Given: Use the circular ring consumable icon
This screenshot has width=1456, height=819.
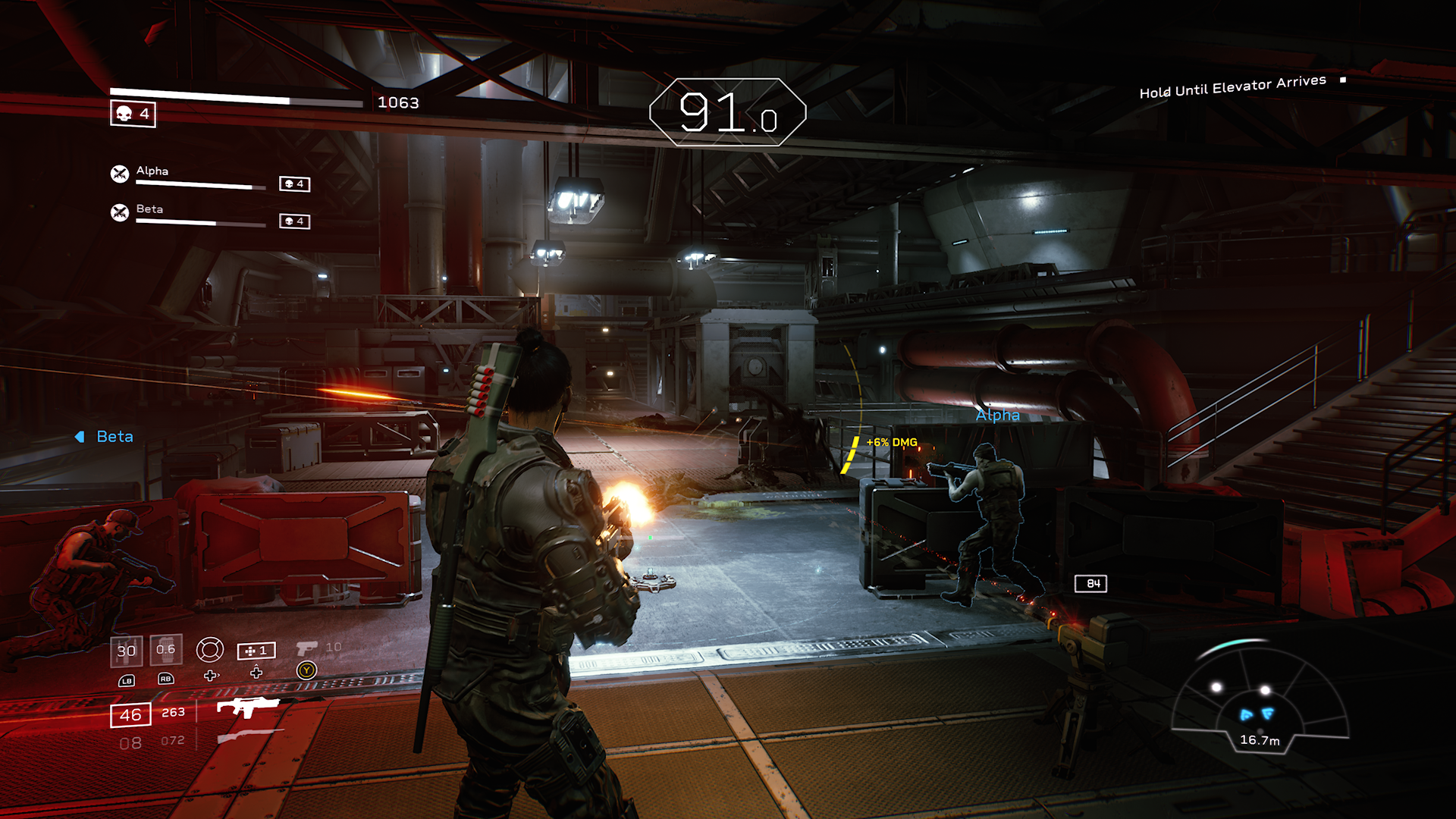Looking at the screenshot, I should point(210,650).
